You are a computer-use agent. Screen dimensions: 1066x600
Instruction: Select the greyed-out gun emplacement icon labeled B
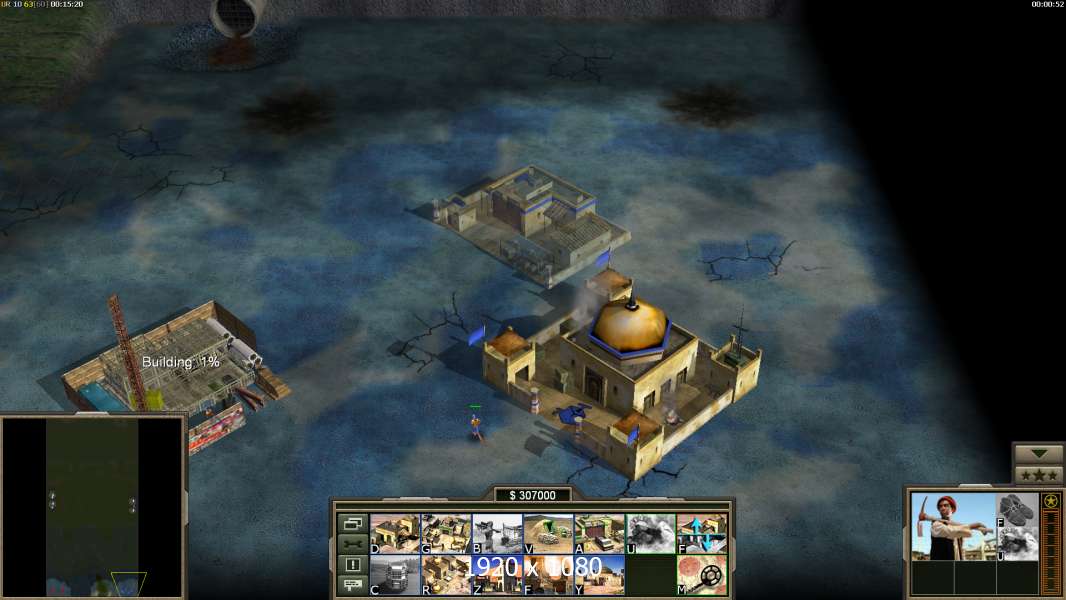click(x=497, y=533)
